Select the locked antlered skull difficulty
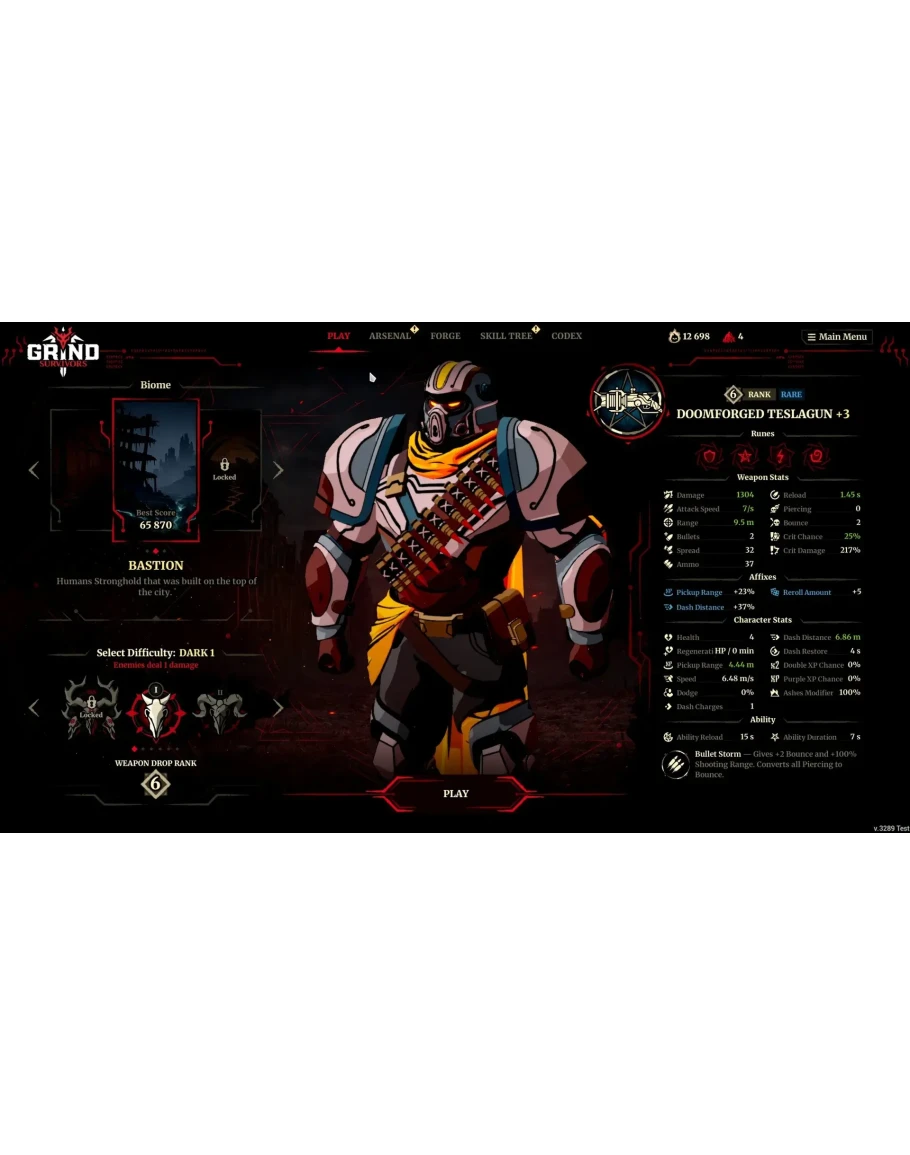 [91, 709]
